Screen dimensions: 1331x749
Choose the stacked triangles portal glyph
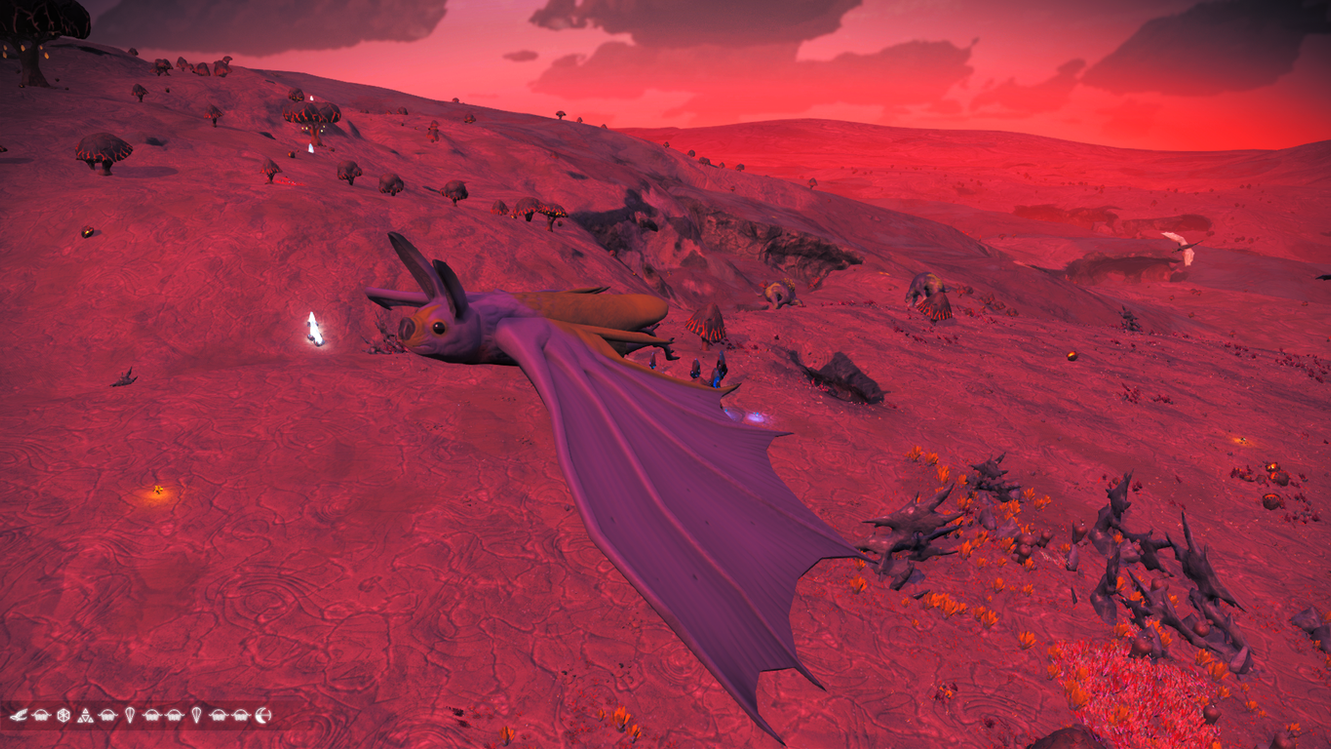(86, 715)
